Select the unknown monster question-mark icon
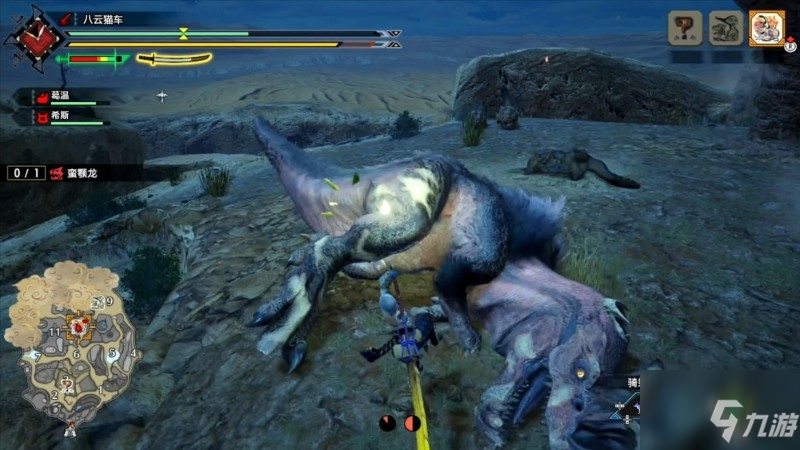Screen dimensions: 800x450 click(x=684, y=28)
